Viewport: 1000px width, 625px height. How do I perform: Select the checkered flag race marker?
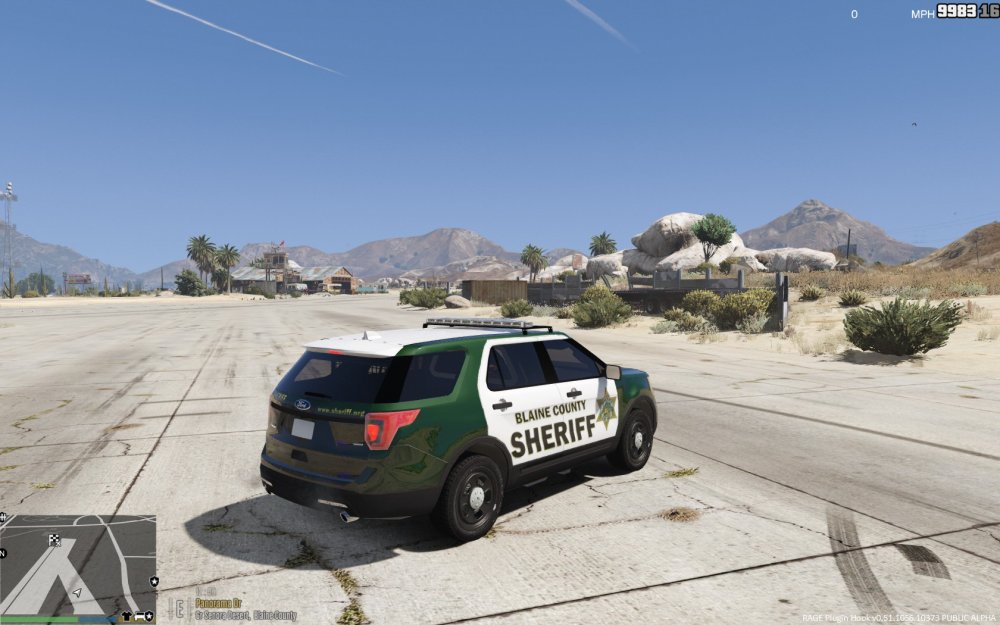click(x=54, y=540)
